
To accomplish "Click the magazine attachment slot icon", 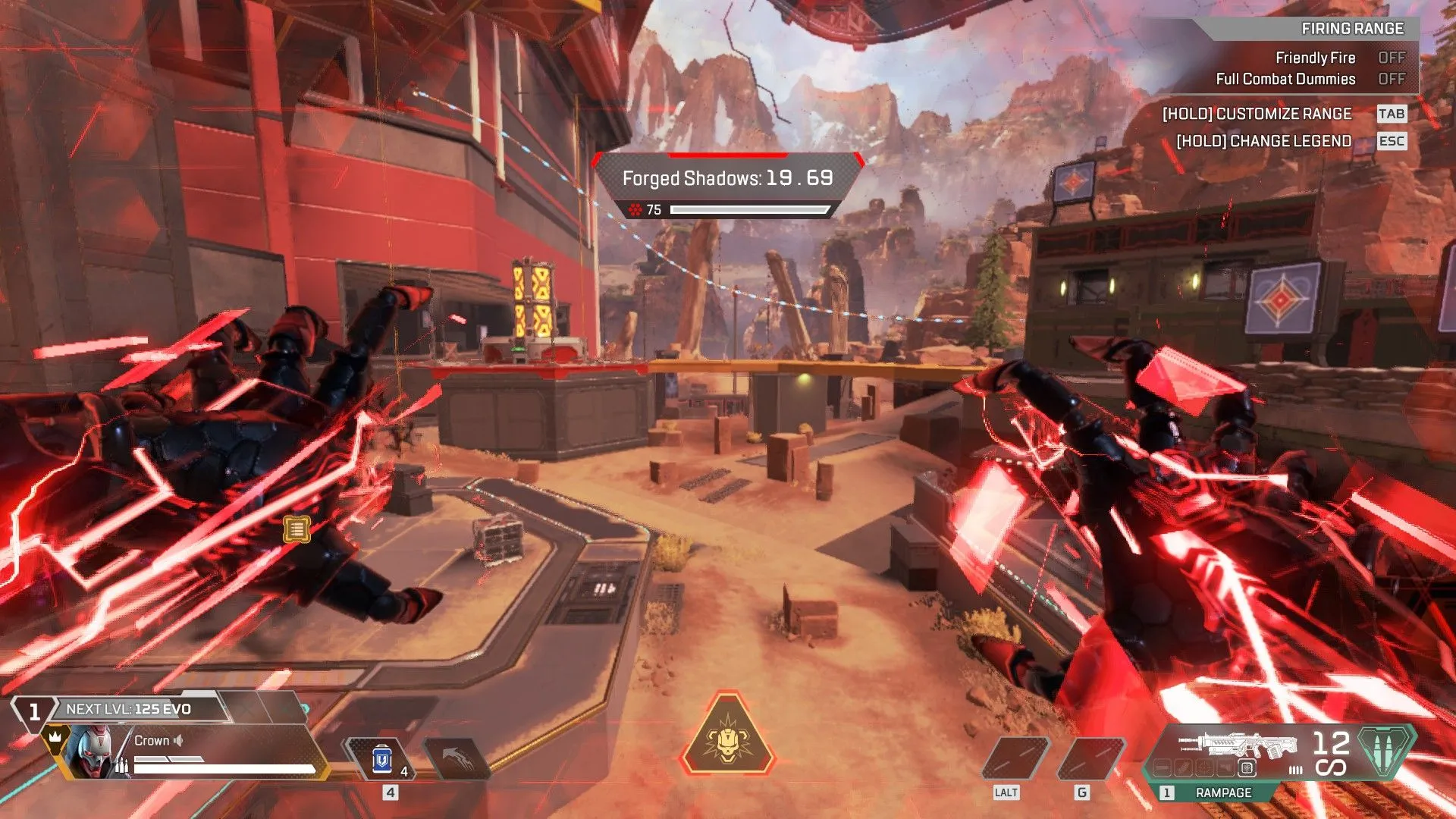I will [x=1185, y=767].
